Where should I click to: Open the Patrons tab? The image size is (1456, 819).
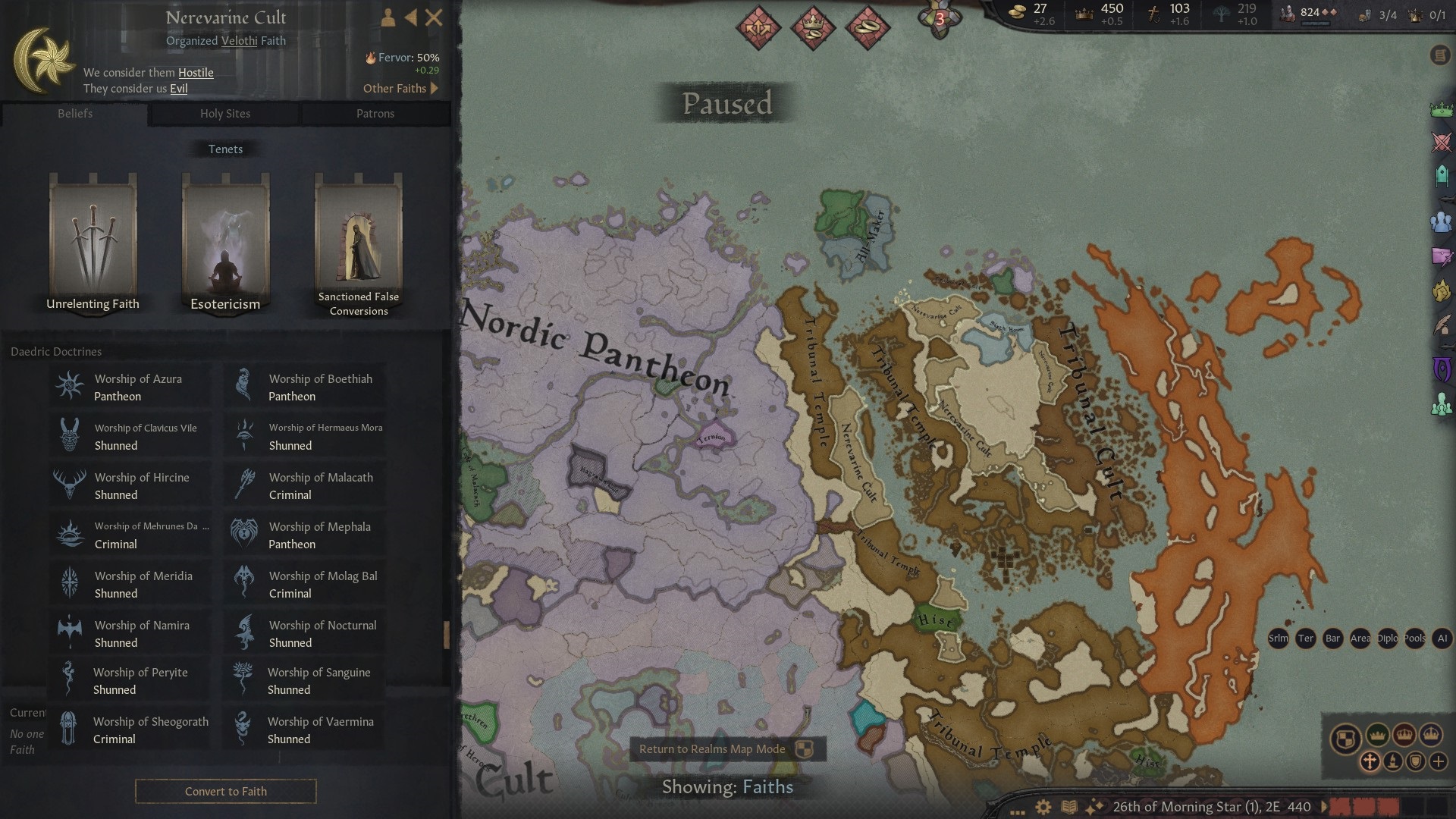pos(375,113)
